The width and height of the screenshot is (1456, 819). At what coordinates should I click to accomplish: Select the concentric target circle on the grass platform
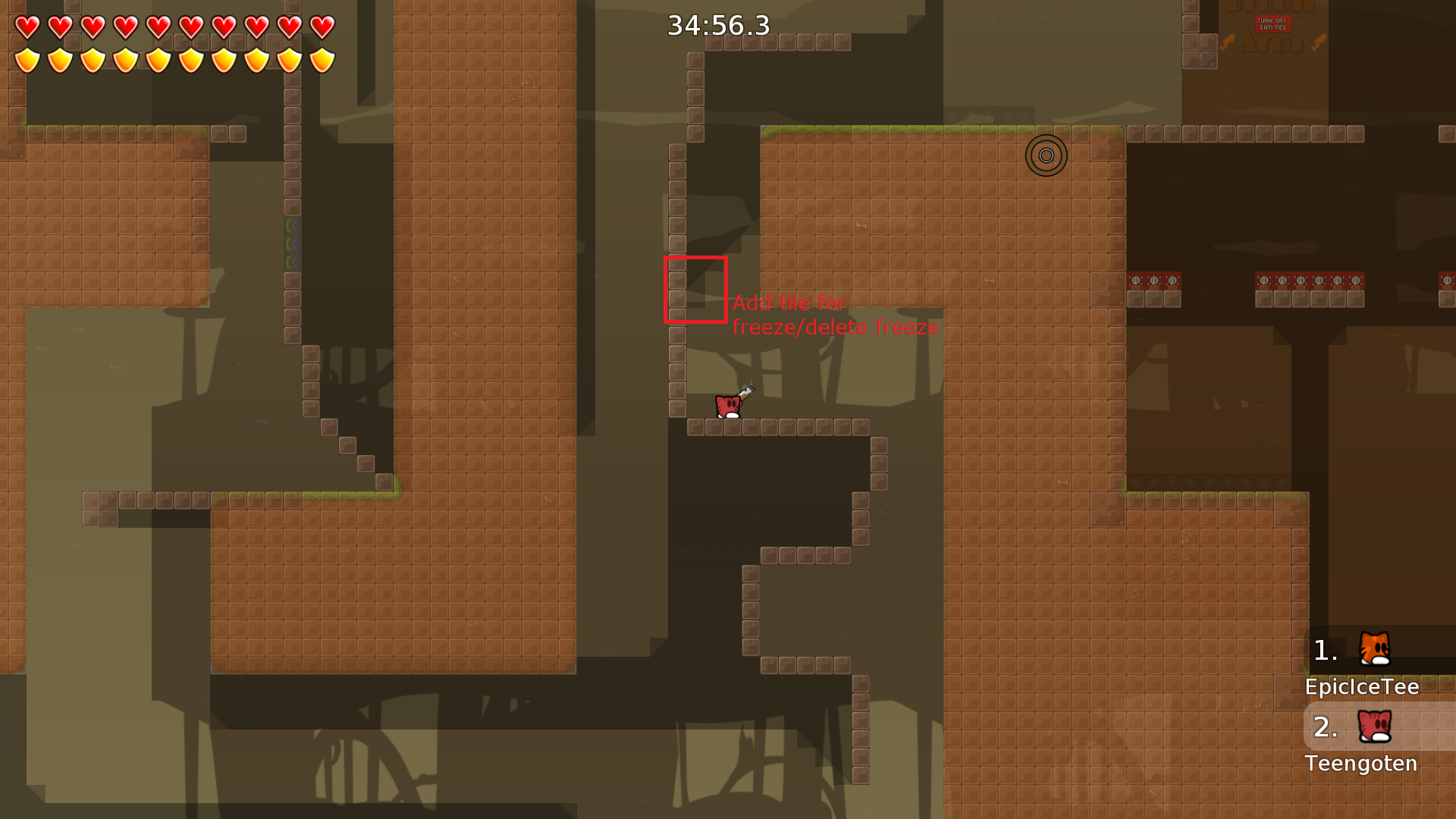pos(1046,155)
